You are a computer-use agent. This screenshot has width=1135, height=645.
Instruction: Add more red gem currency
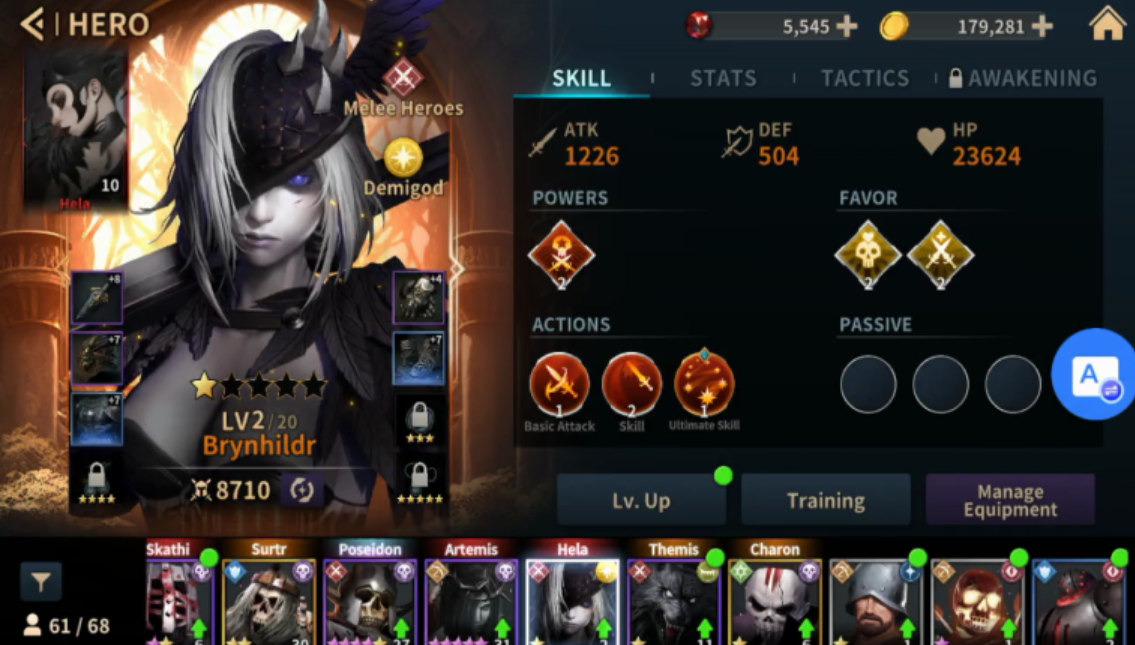846,27
